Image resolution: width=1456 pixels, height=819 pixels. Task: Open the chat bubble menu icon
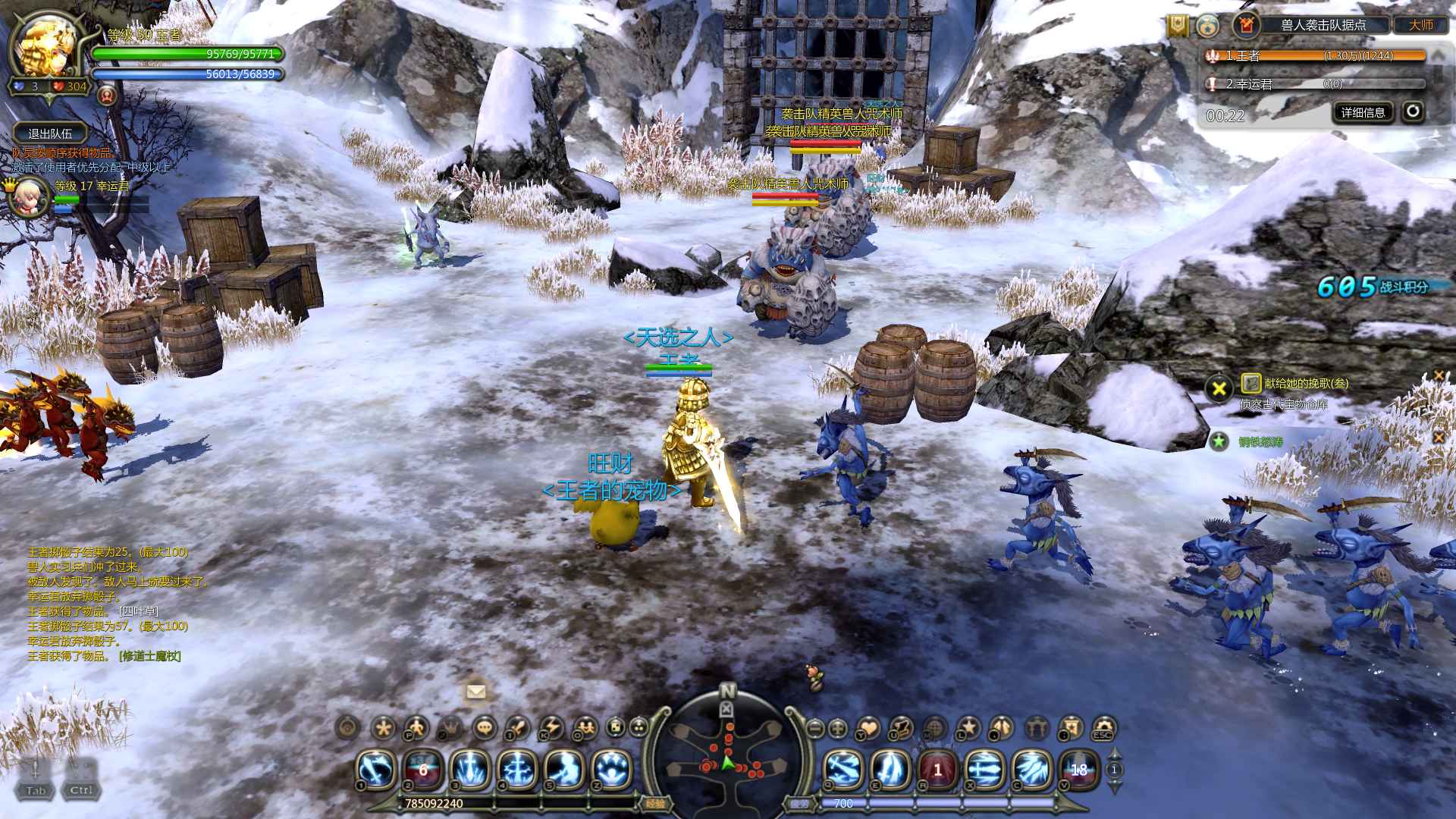click(x=485, y=729)
